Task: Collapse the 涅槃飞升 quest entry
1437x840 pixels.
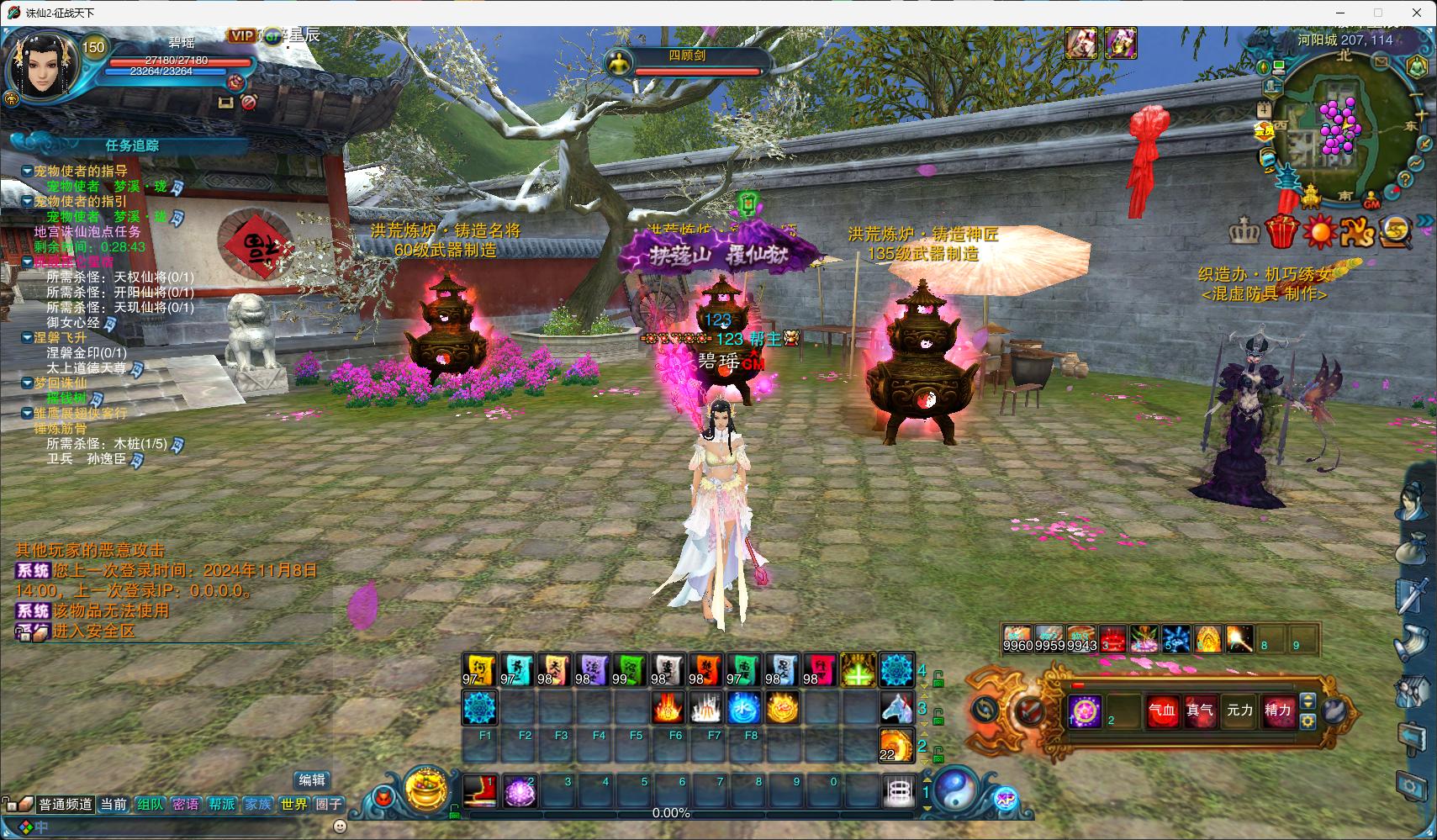Action: tap(28, 338)
